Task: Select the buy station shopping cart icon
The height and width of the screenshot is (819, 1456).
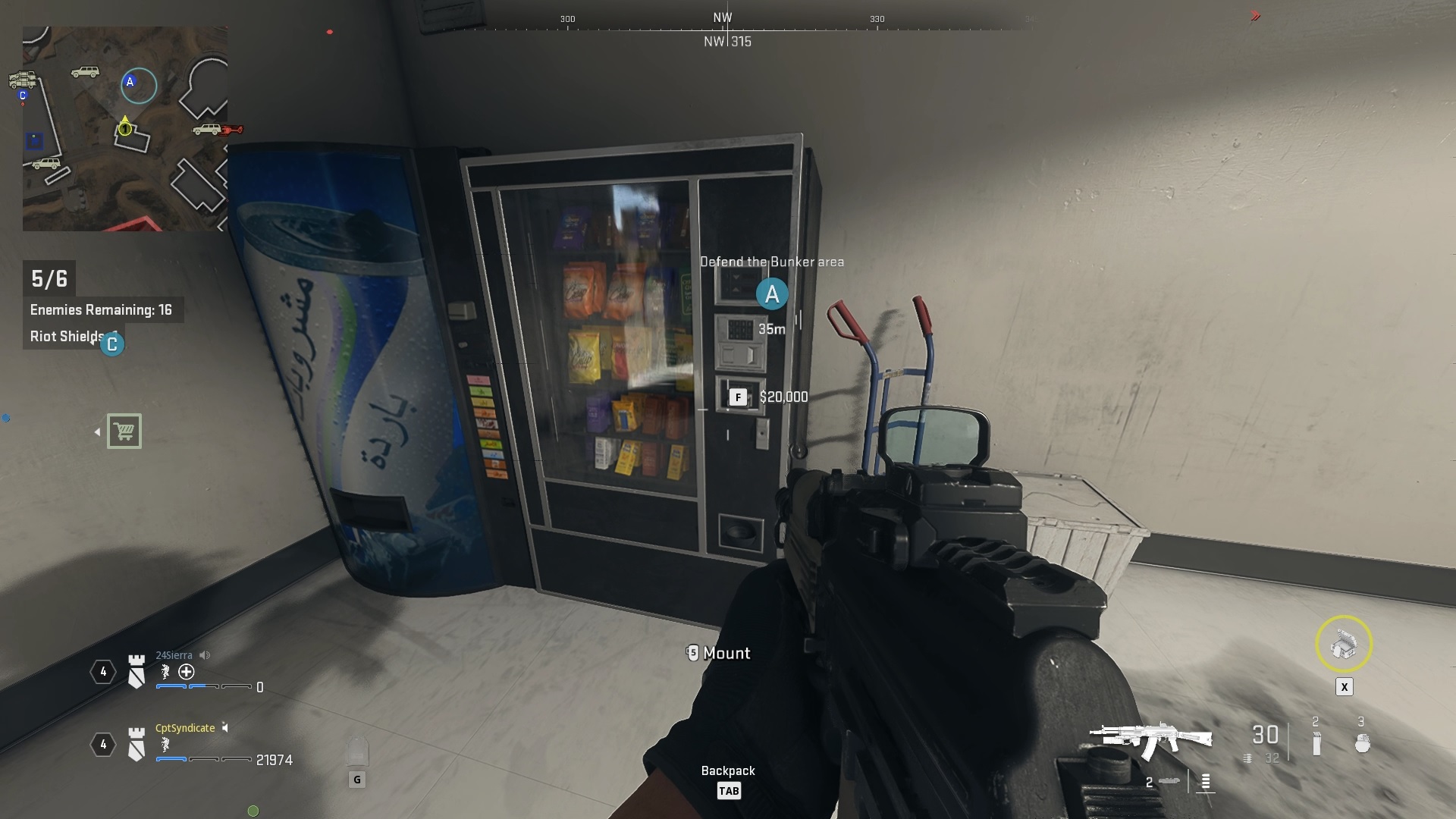Action: (x=126, y=431)
